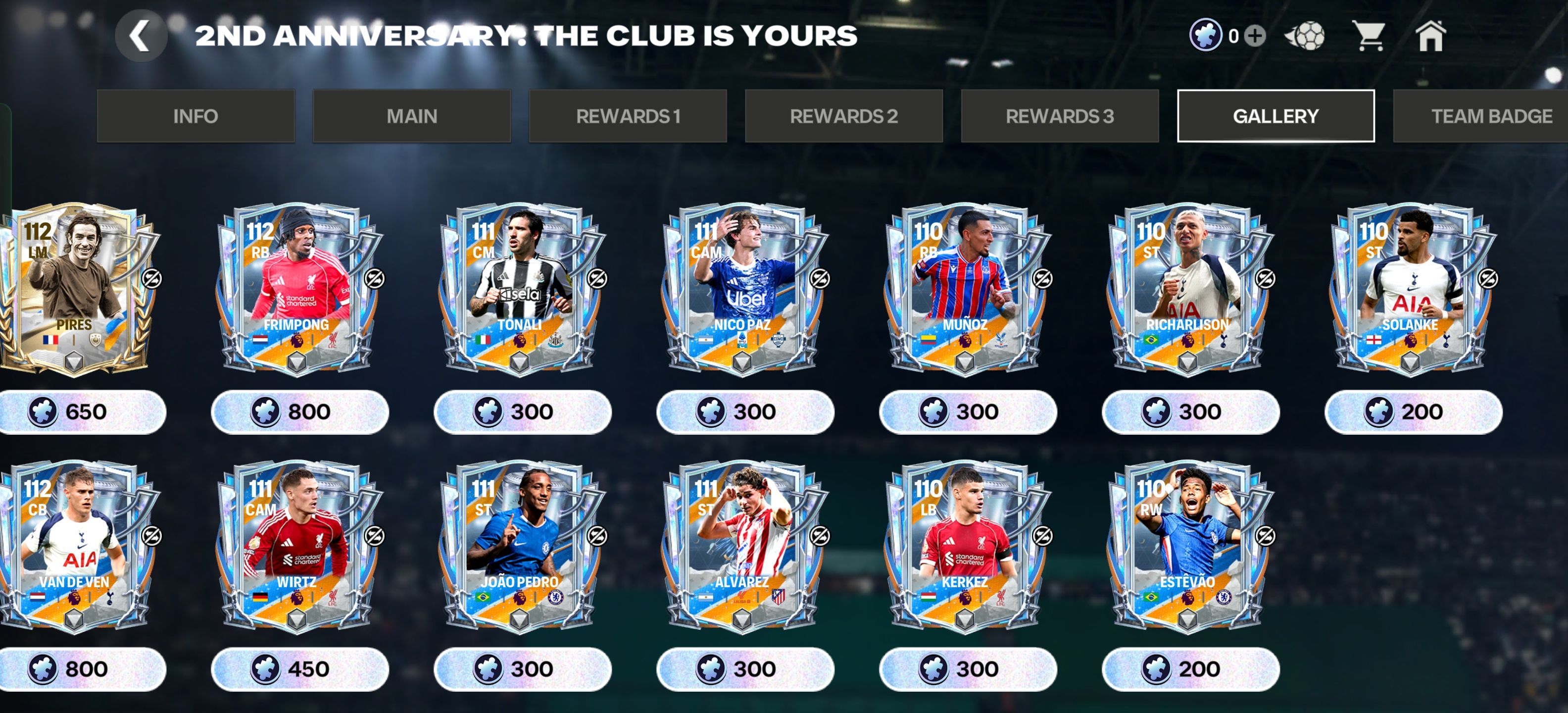The width and height of the screenshot is (1568, 713).
Task: Open the store shopping cart
Action: pyautogui.click(x=1369, y=36)
